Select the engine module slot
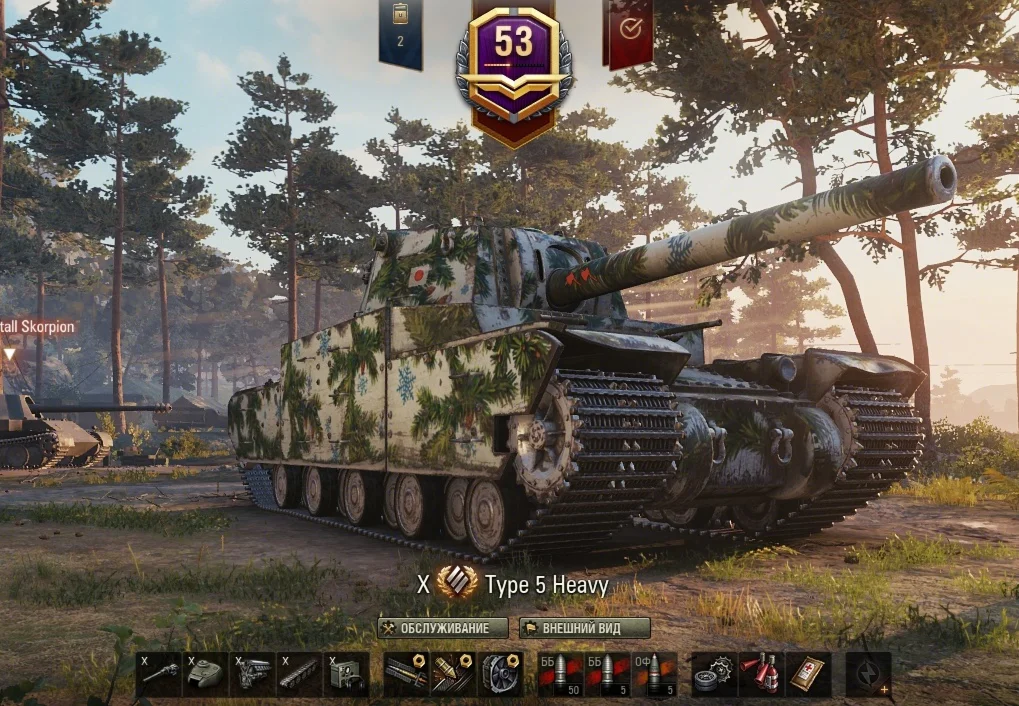The height and width of the screenshot is (706, 1019). pos(253,674)
